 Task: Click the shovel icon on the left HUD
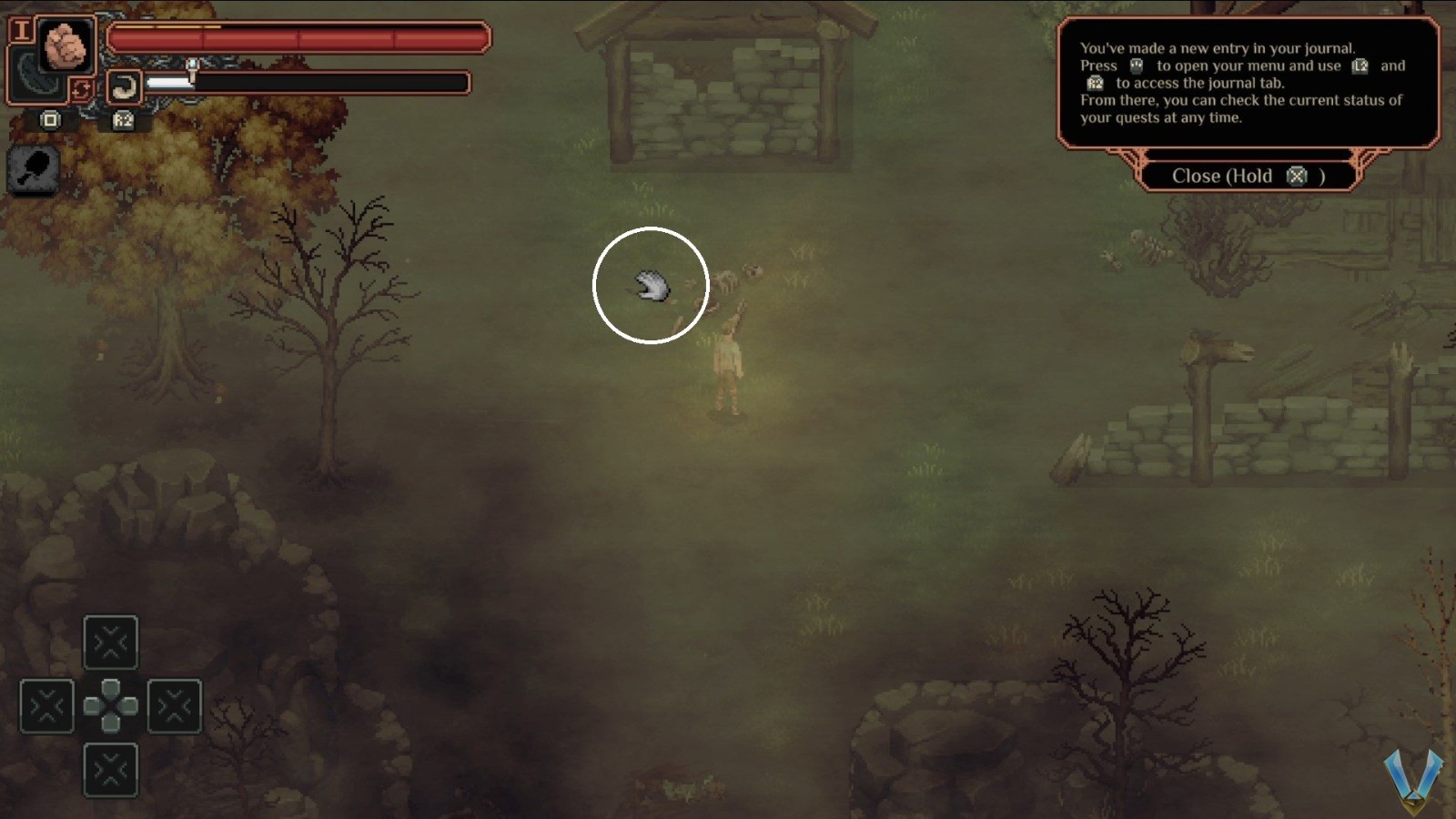point(35,168)
